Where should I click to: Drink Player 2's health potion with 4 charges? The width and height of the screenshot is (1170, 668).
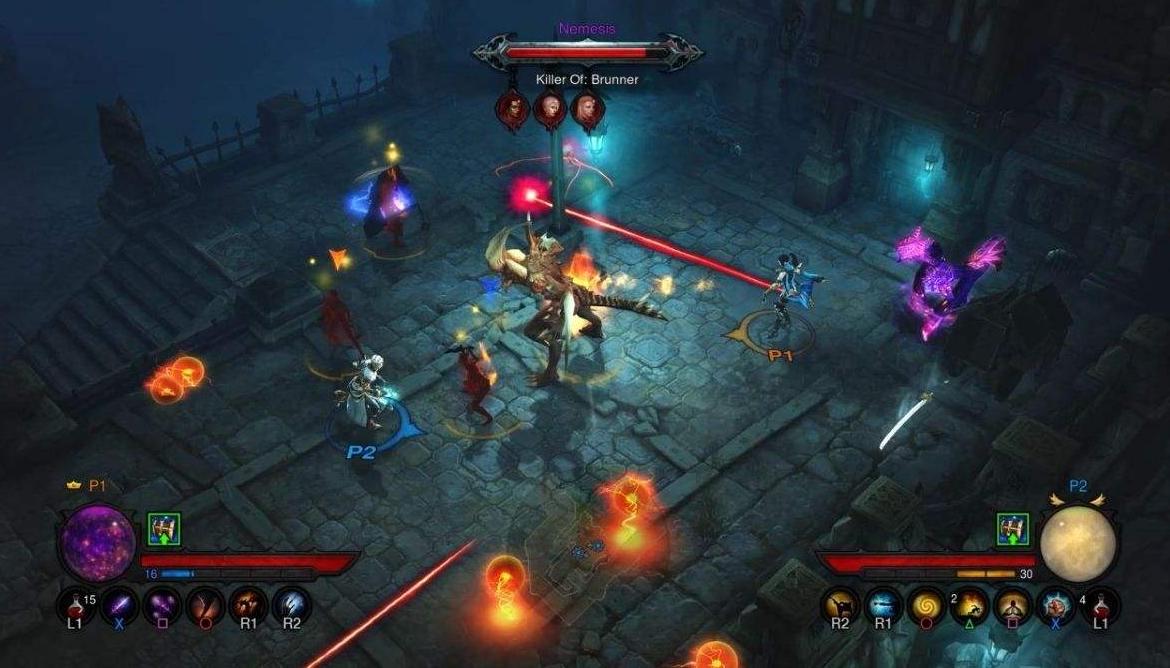click(x=1101, y=605)
